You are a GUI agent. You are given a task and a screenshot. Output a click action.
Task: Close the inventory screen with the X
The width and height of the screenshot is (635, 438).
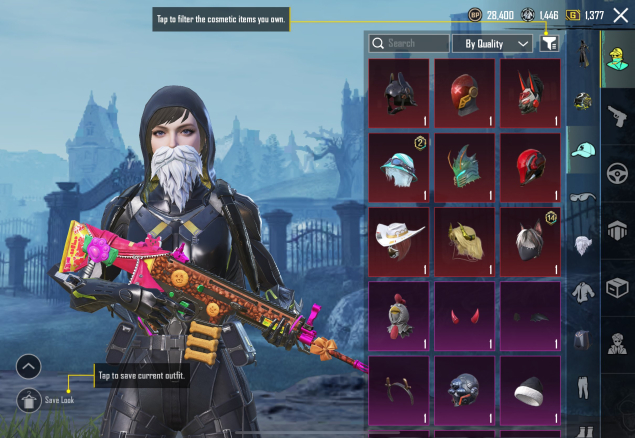pyautogui.click(x=620, y=15)
